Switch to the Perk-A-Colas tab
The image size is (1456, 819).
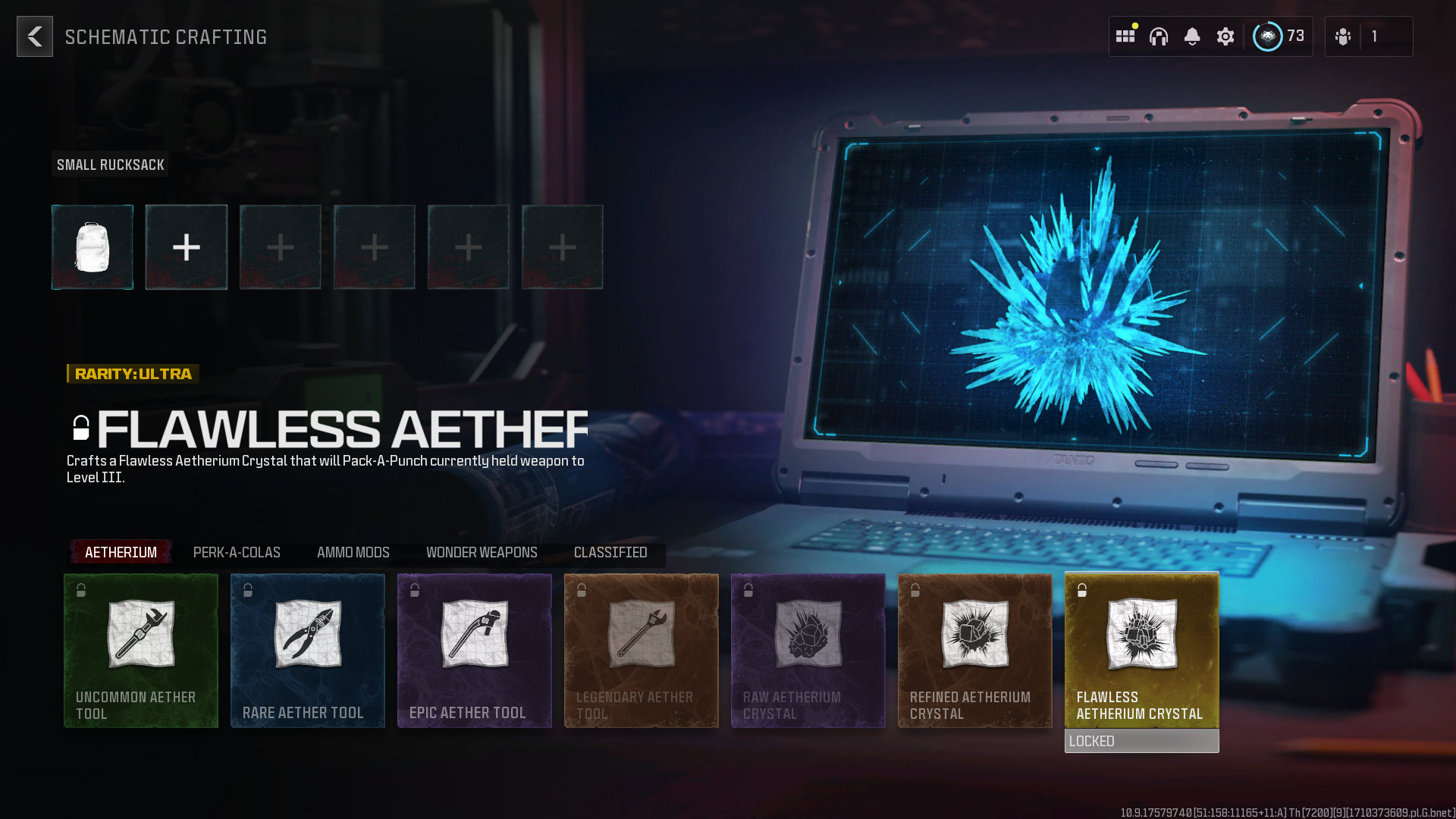[236, 552]
